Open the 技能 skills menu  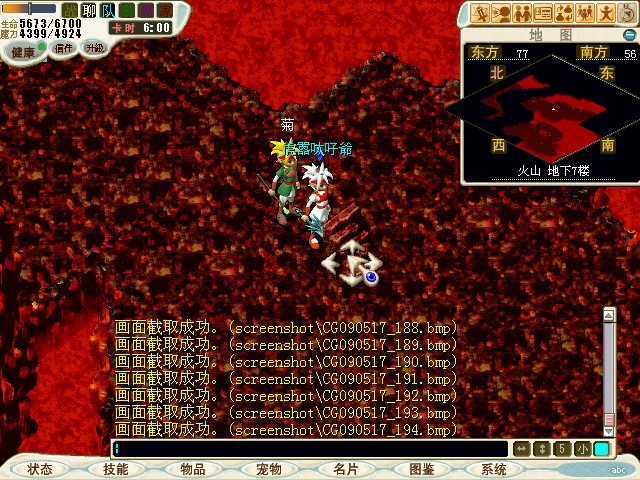point(115,468)
